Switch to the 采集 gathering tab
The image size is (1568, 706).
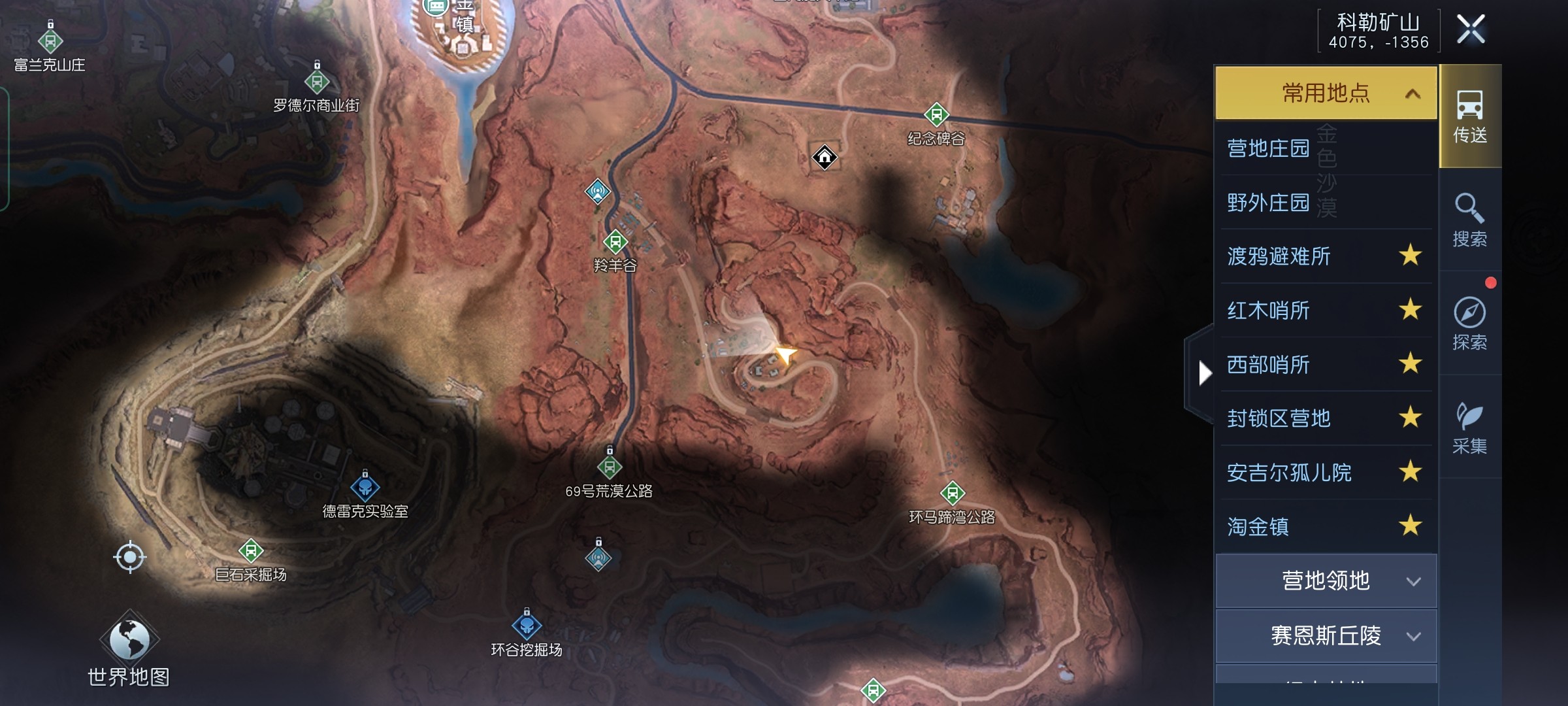point(1470,427)
